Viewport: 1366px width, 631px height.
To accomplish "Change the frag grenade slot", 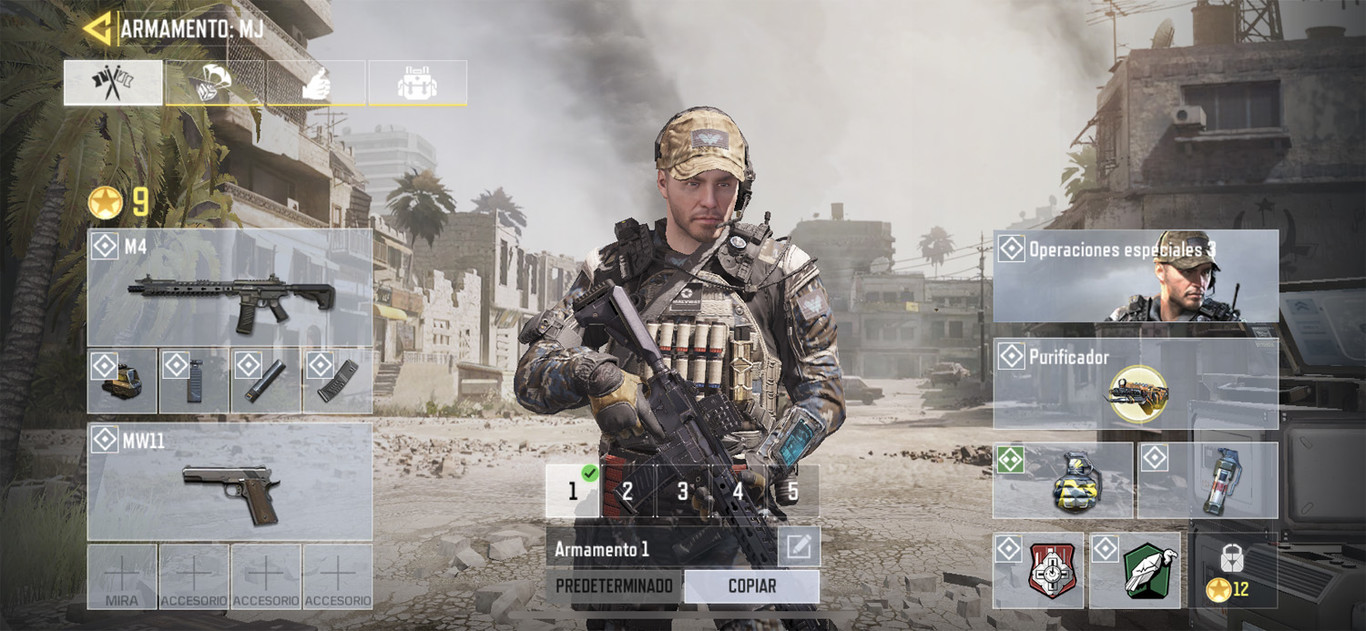I will pos(1062,481).
